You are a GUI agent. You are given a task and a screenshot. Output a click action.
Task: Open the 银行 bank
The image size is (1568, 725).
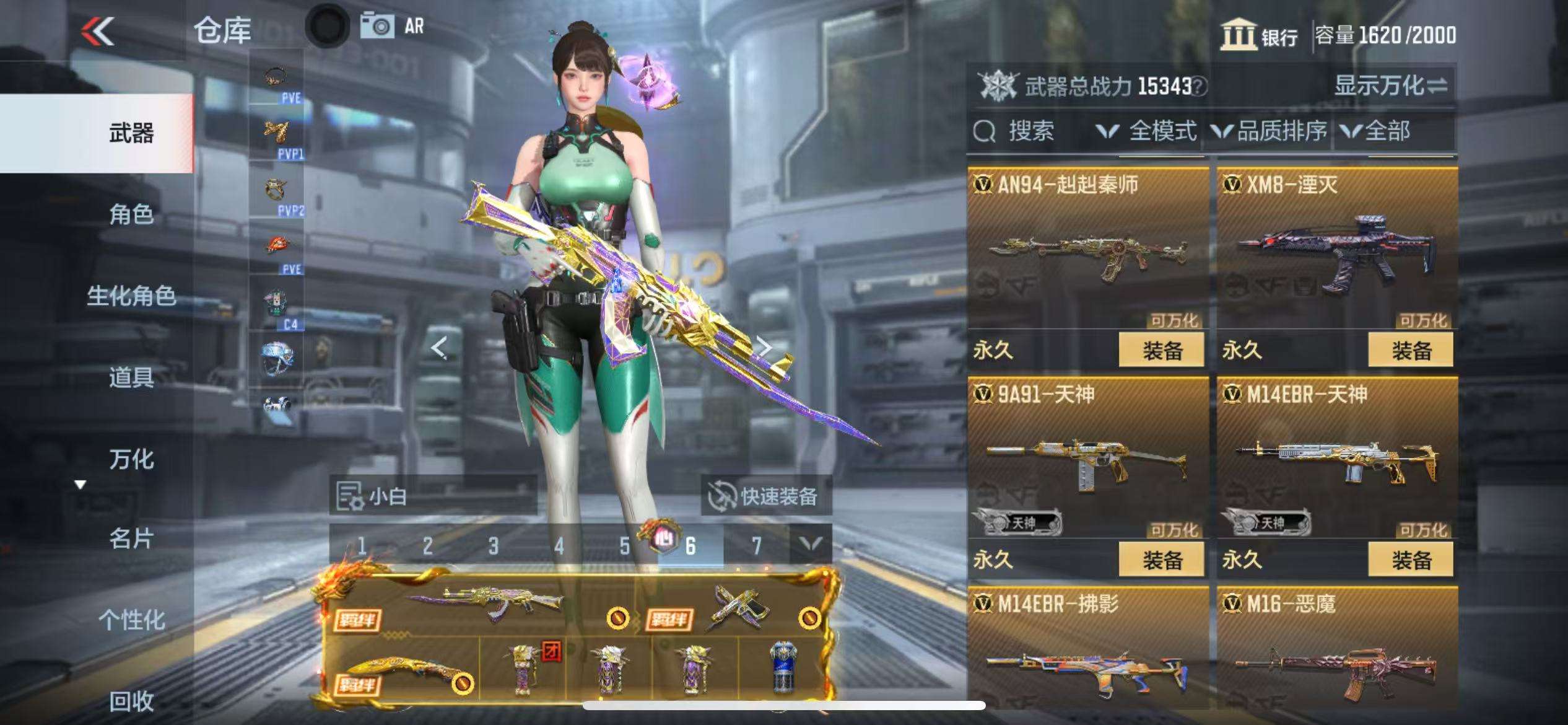[1259, 35]
